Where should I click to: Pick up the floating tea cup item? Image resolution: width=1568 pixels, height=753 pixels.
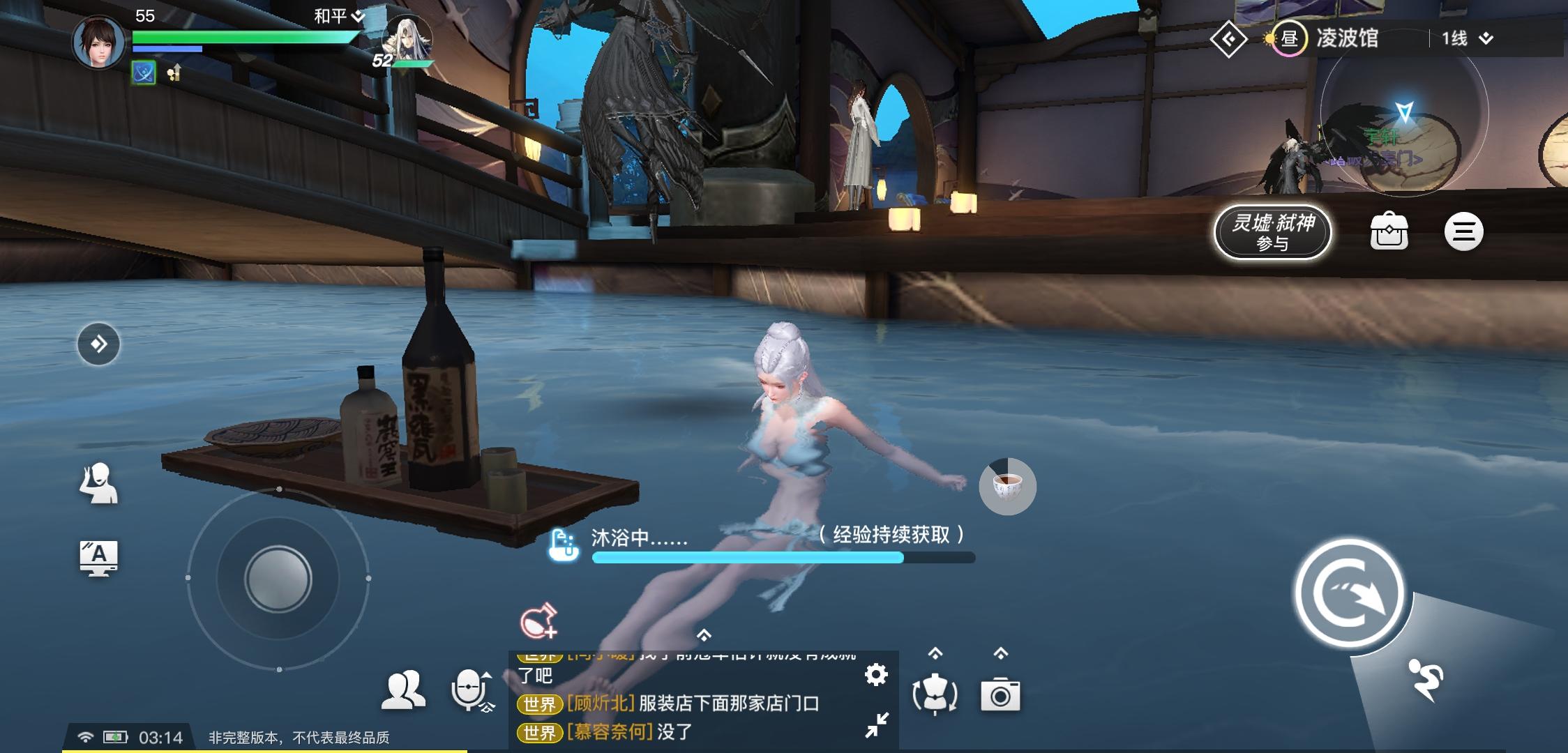(1006, 486)
